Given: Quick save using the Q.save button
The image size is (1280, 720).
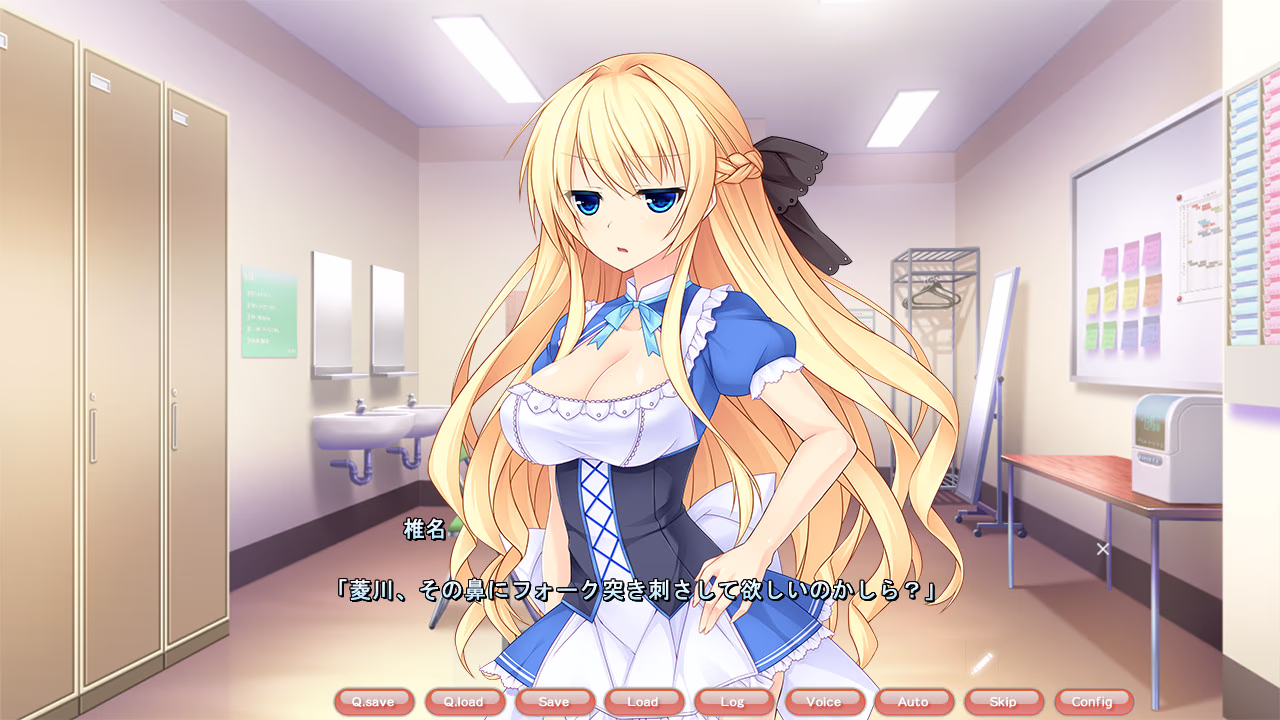Looking at the screenshot, I should (373, 702).
